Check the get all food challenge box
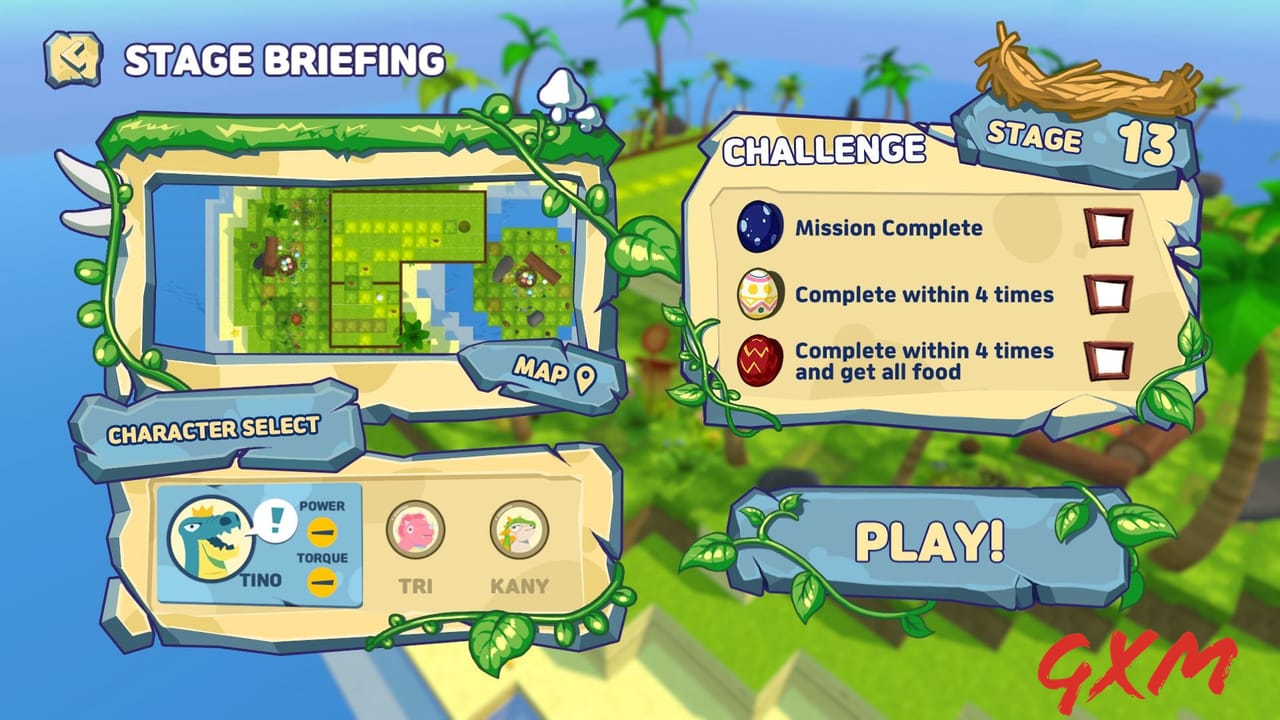This screenshot has height=720, width=1280. tap(1106, 360)
